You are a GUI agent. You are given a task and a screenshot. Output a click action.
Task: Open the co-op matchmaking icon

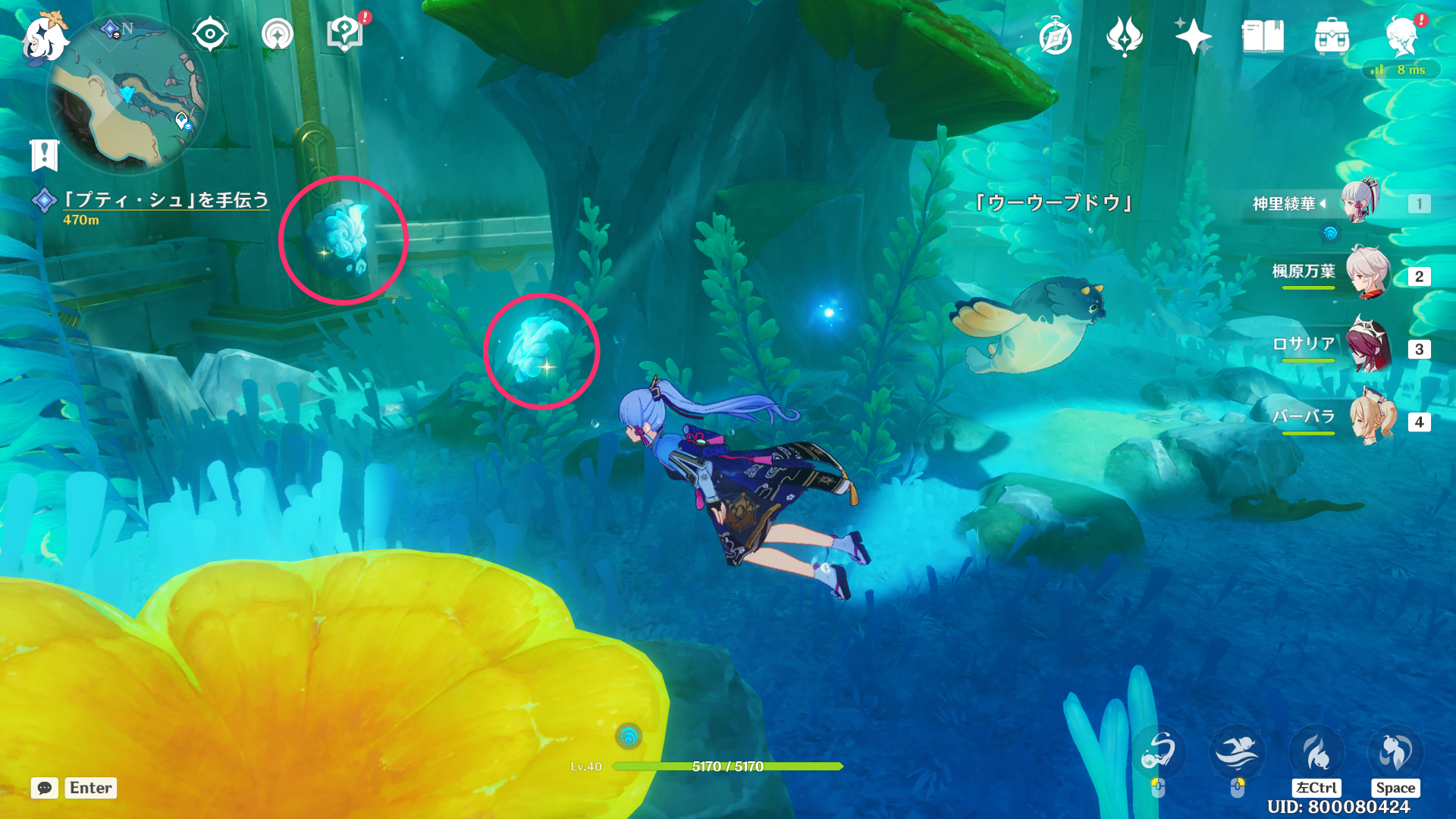278,33
